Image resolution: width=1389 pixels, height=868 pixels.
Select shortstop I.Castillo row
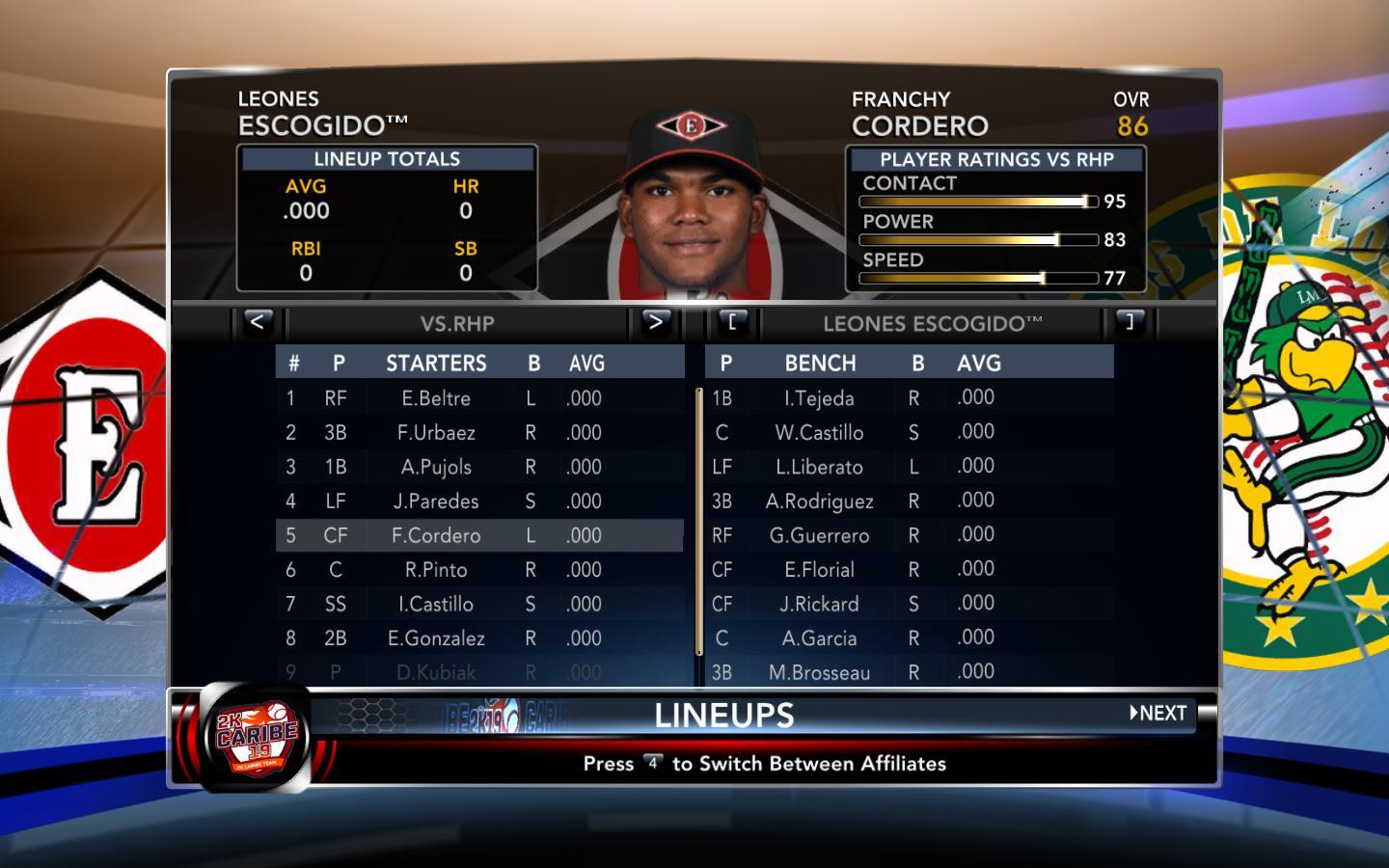(436, 604)
